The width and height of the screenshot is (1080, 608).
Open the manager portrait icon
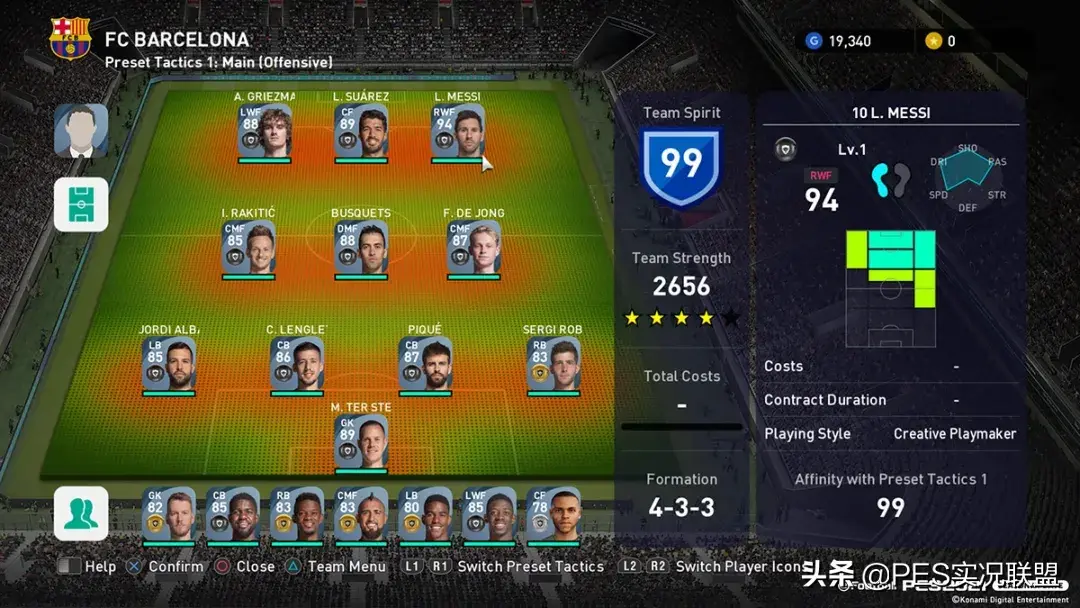(x=81, y=131)
